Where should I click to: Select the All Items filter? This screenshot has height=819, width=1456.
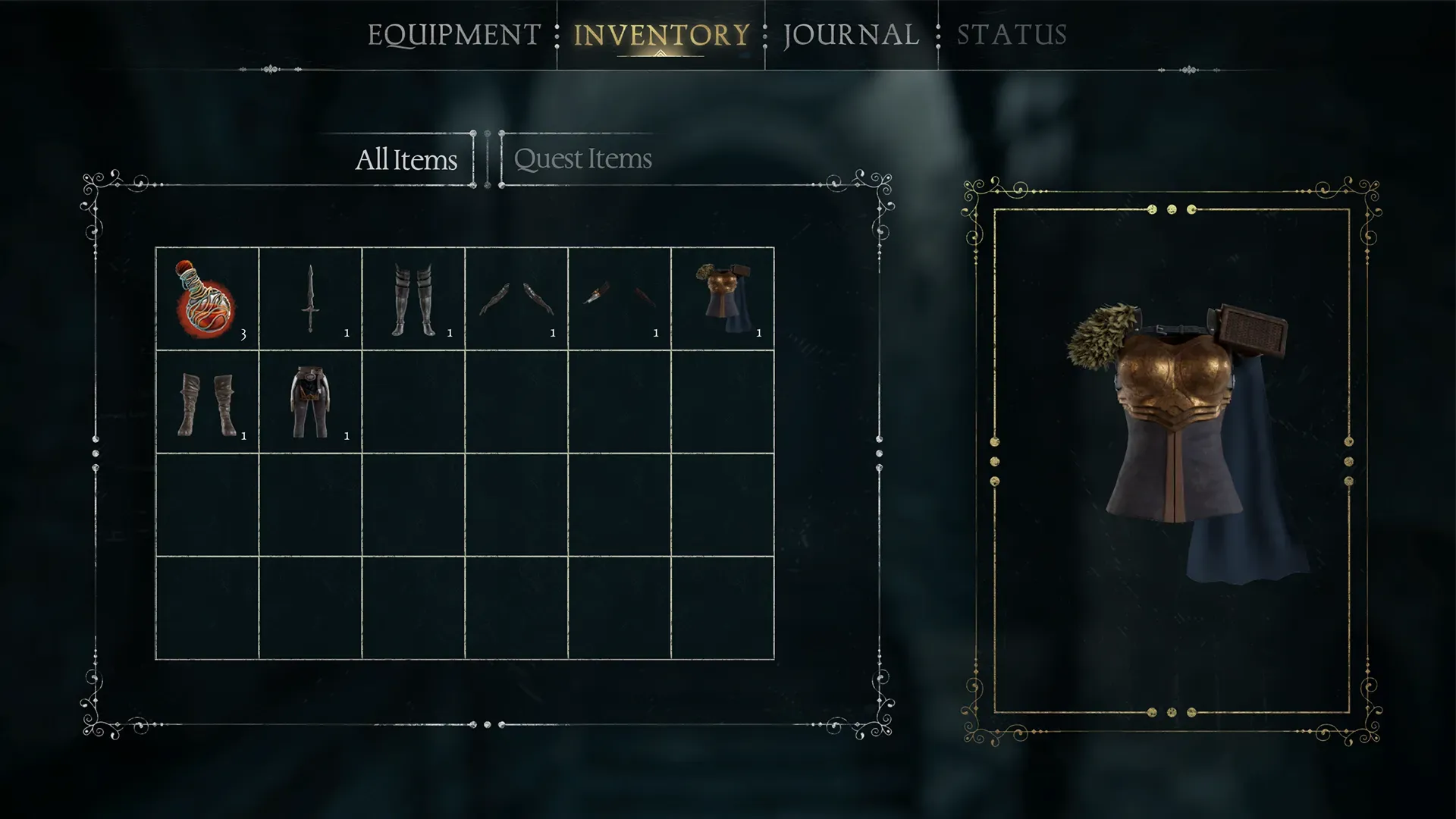[x=406, y=159]
